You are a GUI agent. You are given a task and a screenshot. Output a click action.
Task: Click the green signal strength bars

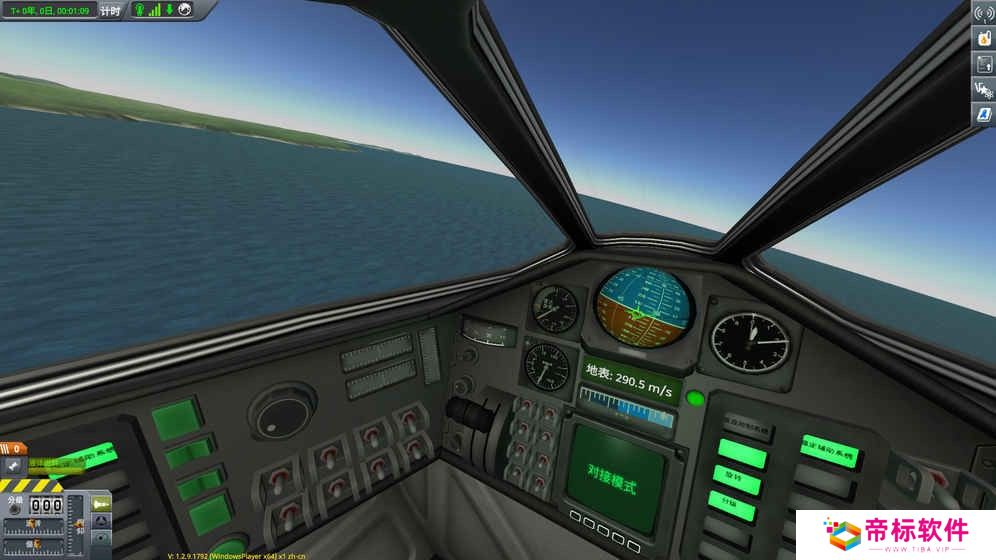[154, 11]
